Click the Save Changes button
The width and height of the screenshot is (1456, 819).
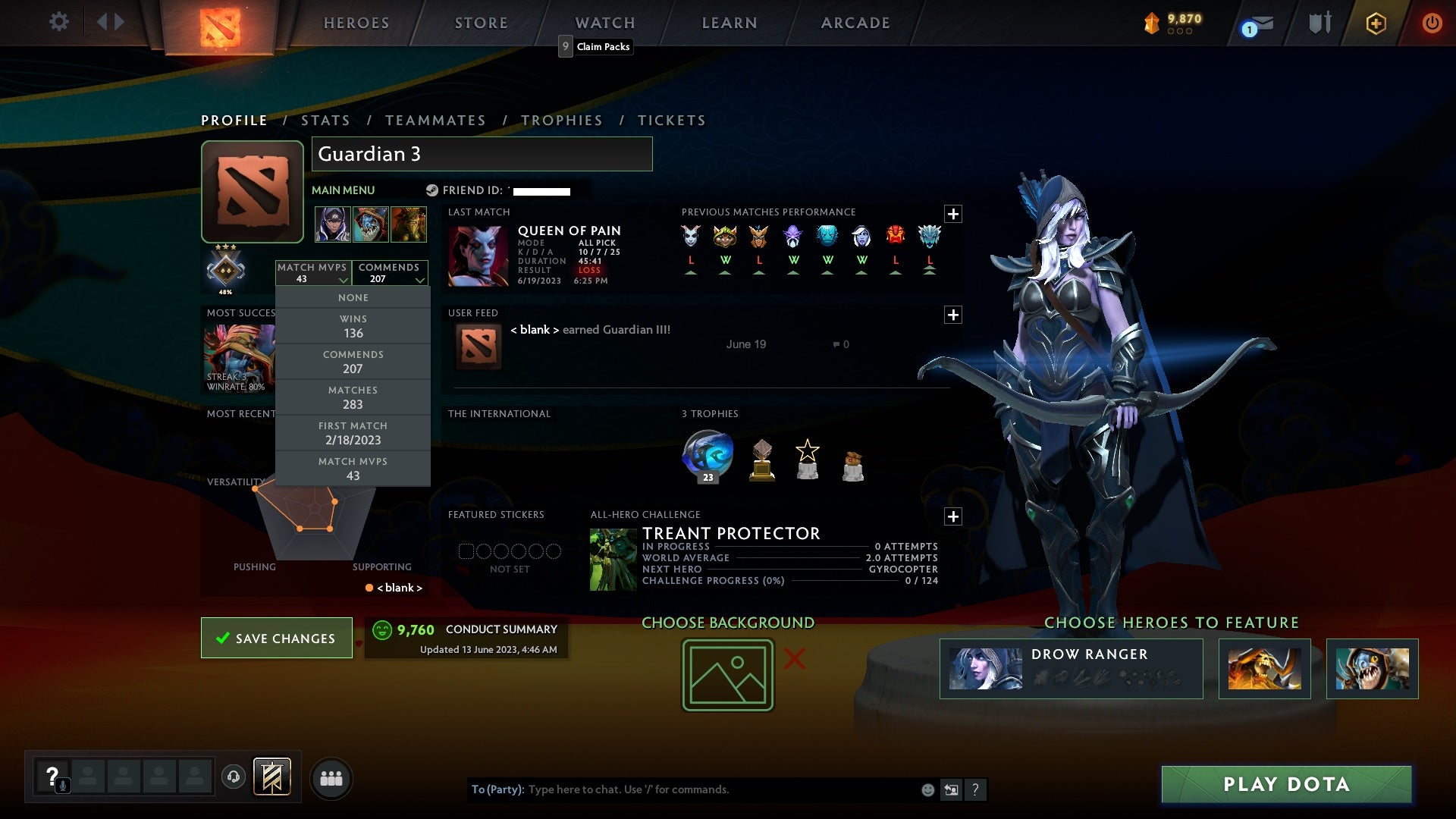(x=276, y=638)
